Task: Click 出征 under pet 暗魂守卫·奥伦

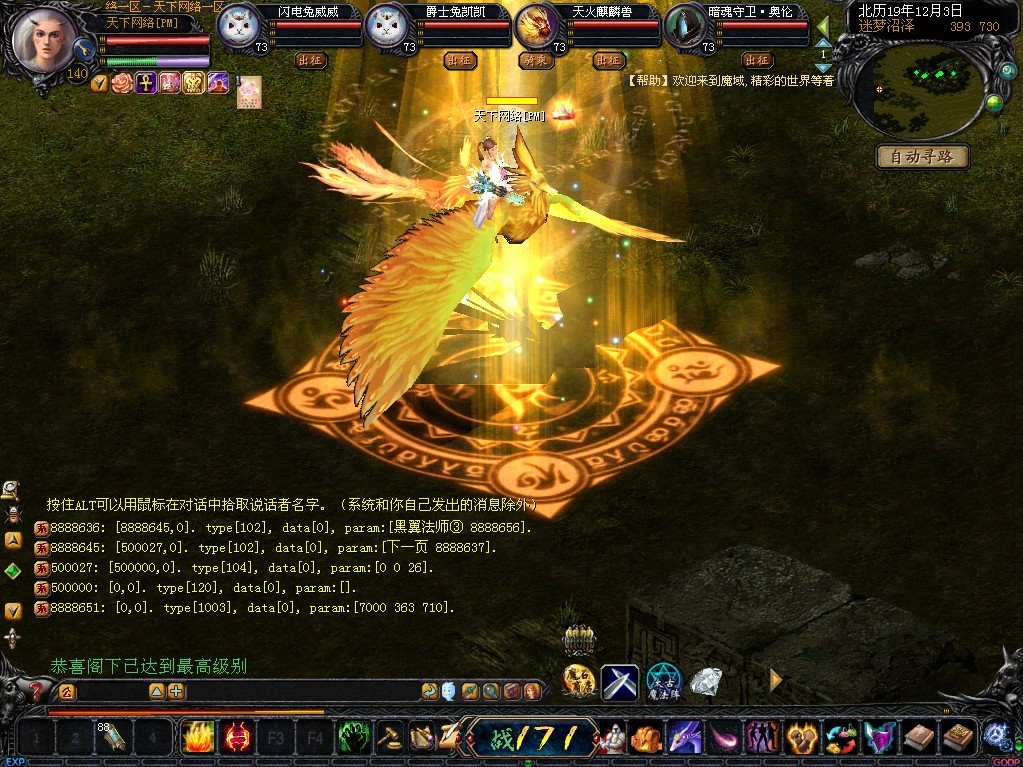Action: 757,60
